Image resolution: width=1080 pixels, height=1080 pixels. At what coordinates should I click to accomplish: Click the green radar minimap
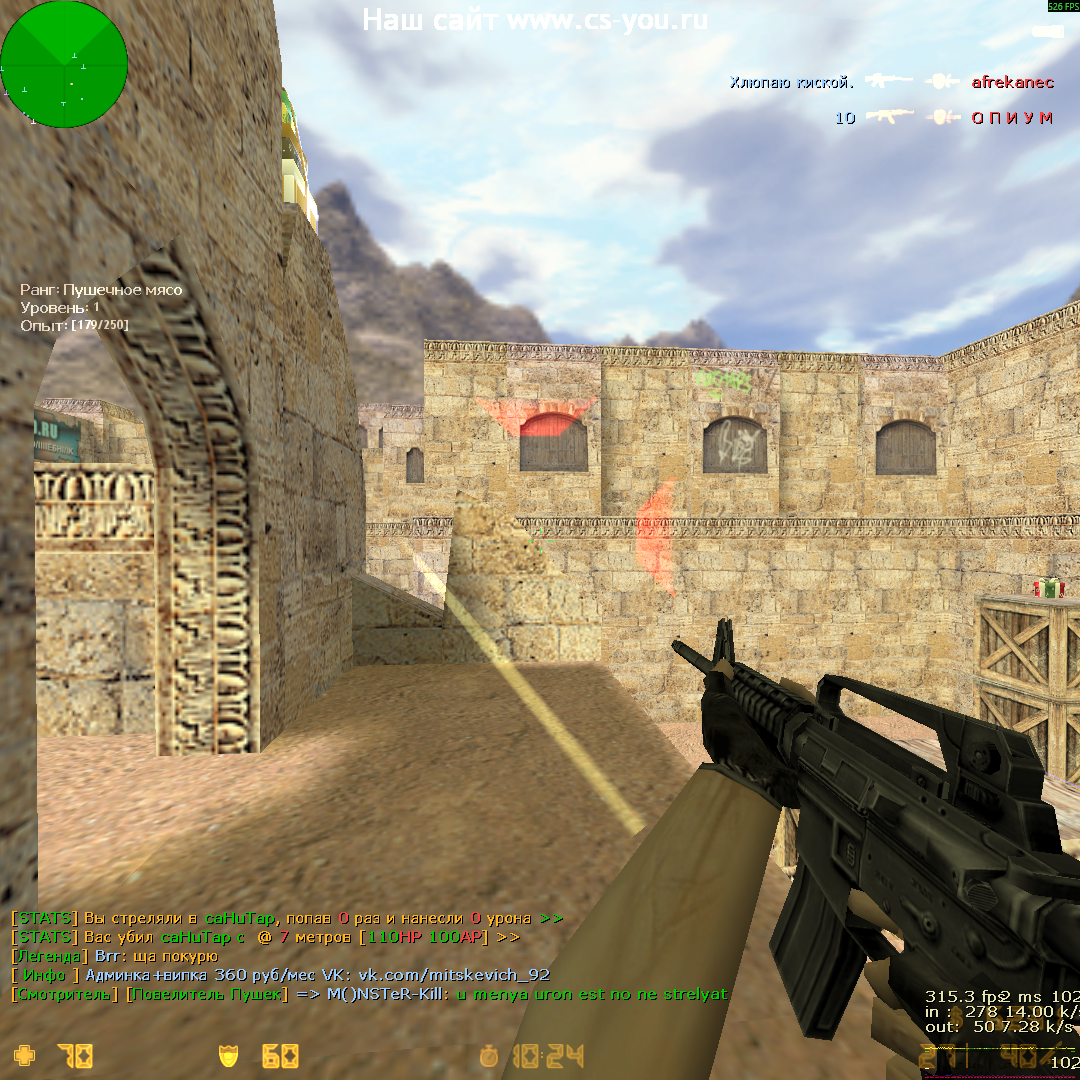[x=64, y=64]
